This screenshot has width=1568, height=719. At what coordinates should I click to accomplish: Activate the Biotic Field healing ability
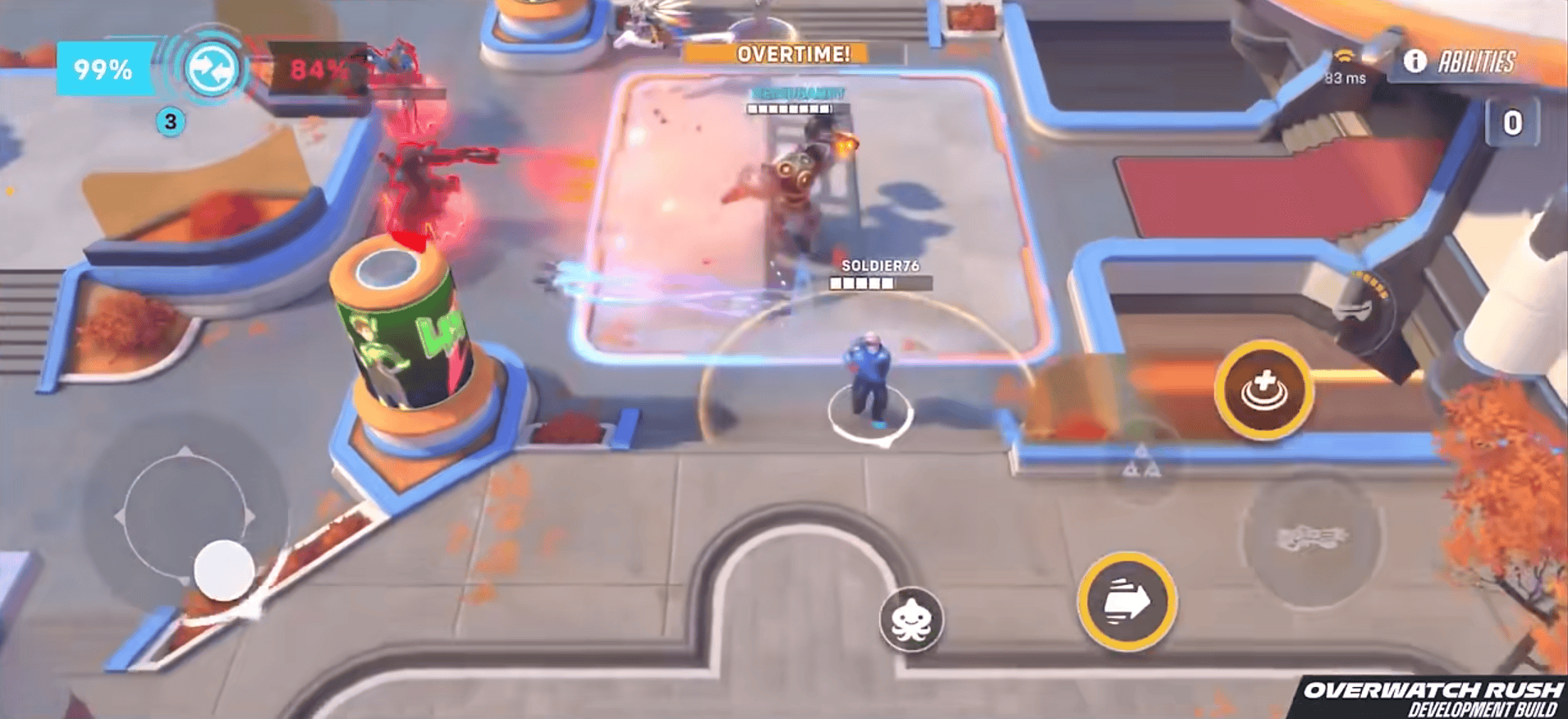[x=1263, y=390]
